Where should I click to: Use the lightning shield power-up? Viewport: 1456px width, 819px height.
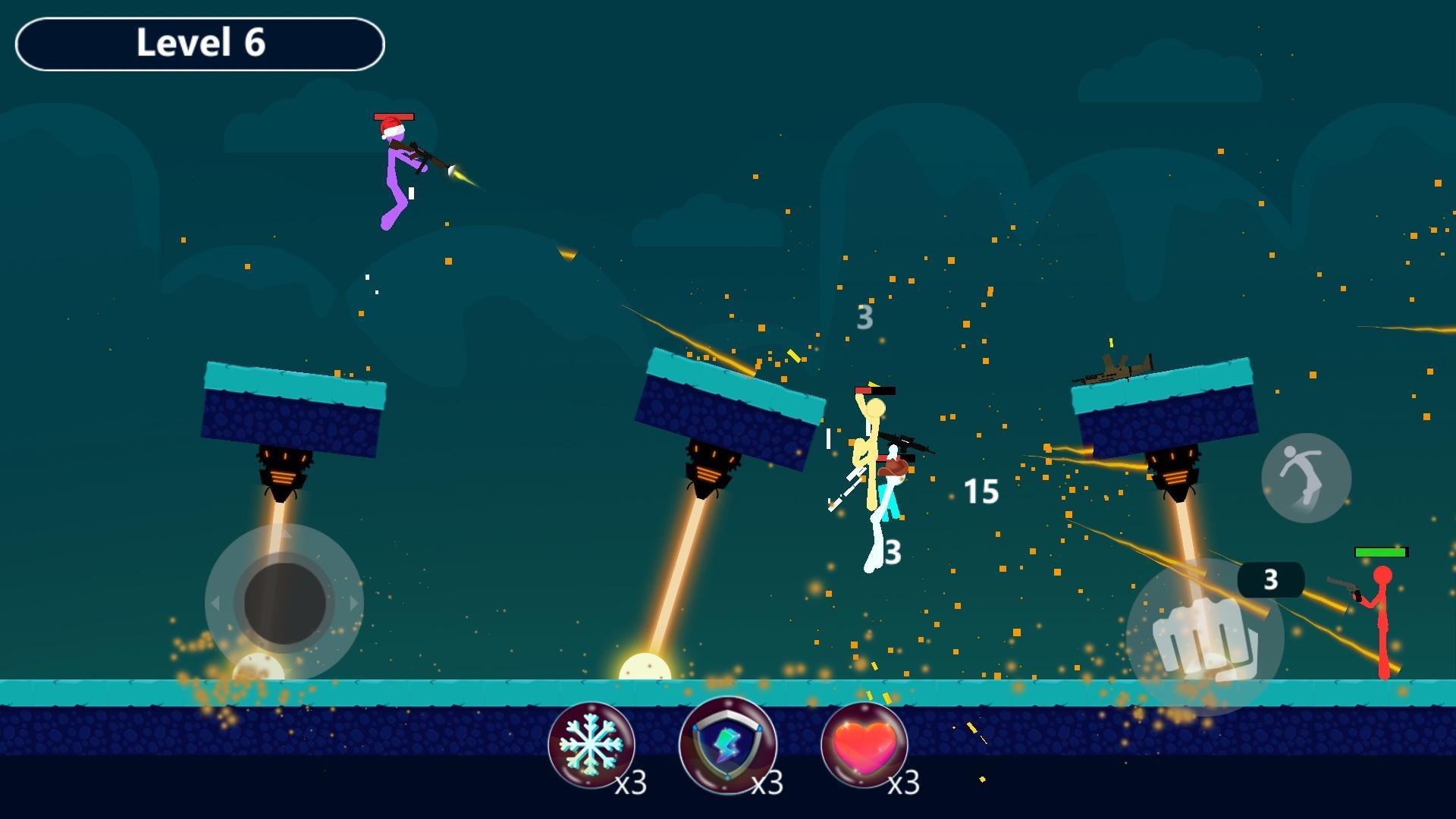pos(728,744)
